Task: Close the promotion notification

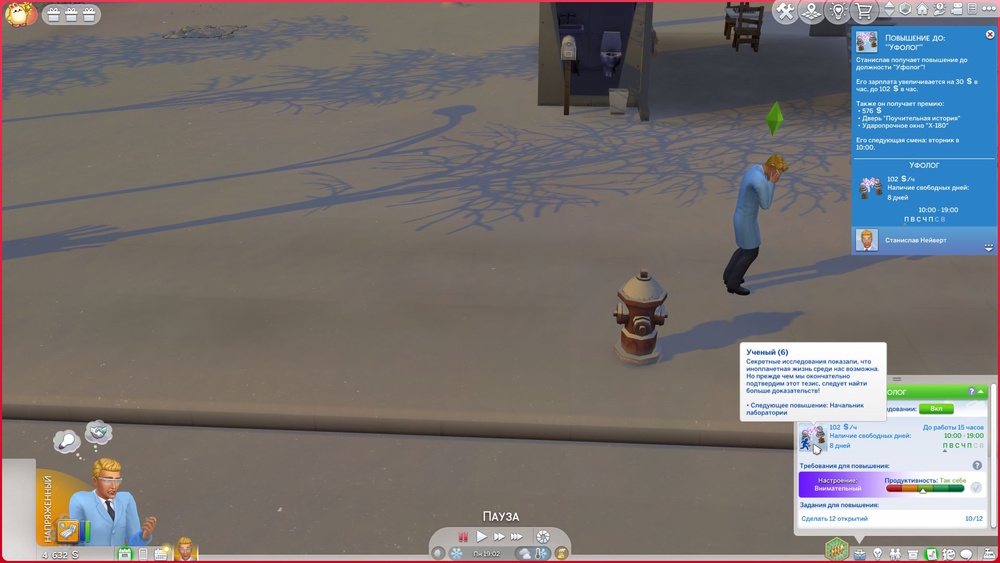Action: [x=990, y=34]
